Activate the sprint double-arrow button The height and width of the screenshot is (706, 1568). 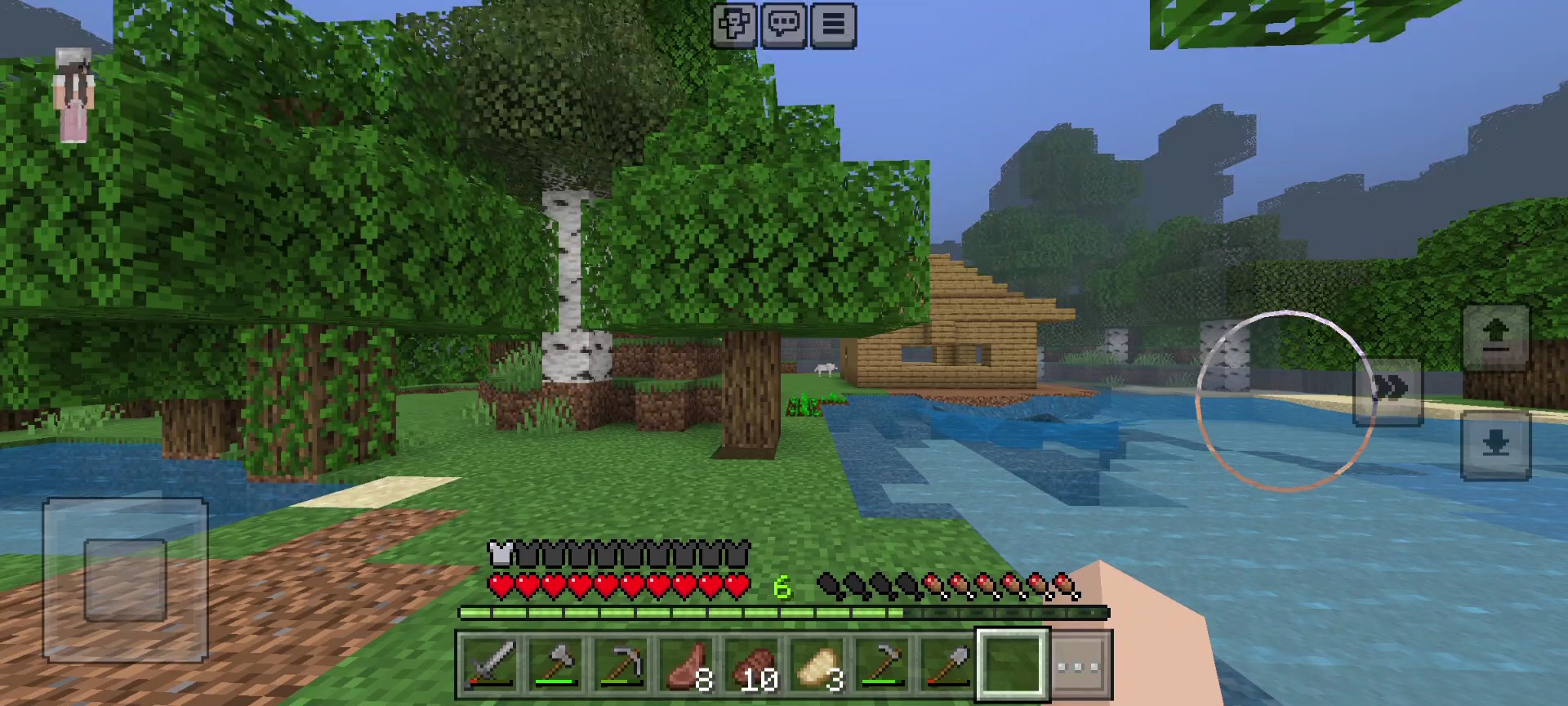[1389, 390]
